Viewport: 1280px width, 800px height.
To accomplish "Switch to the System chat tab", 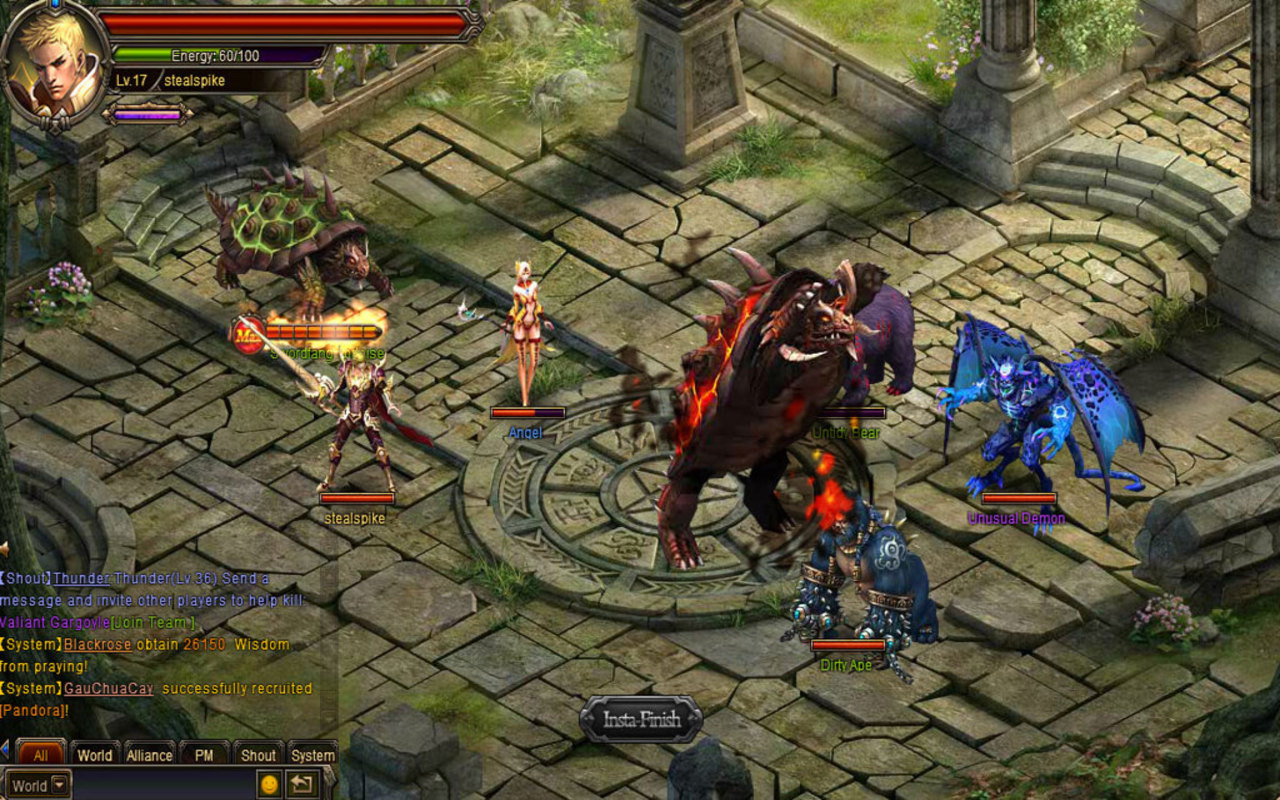I will click(312, 756).
